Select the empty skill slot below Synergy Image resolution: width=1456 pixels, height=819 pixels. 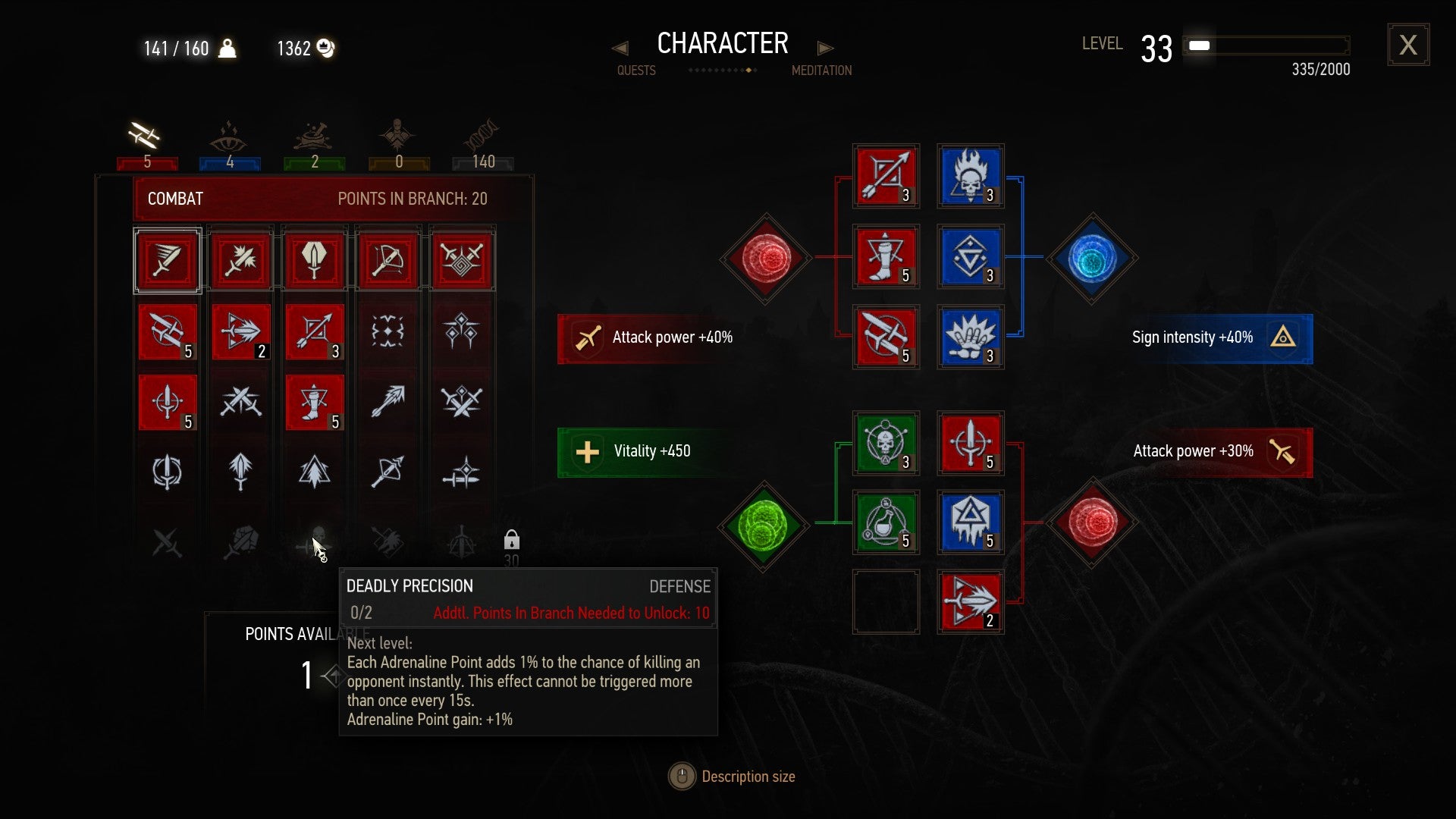(x=886, y=601)
